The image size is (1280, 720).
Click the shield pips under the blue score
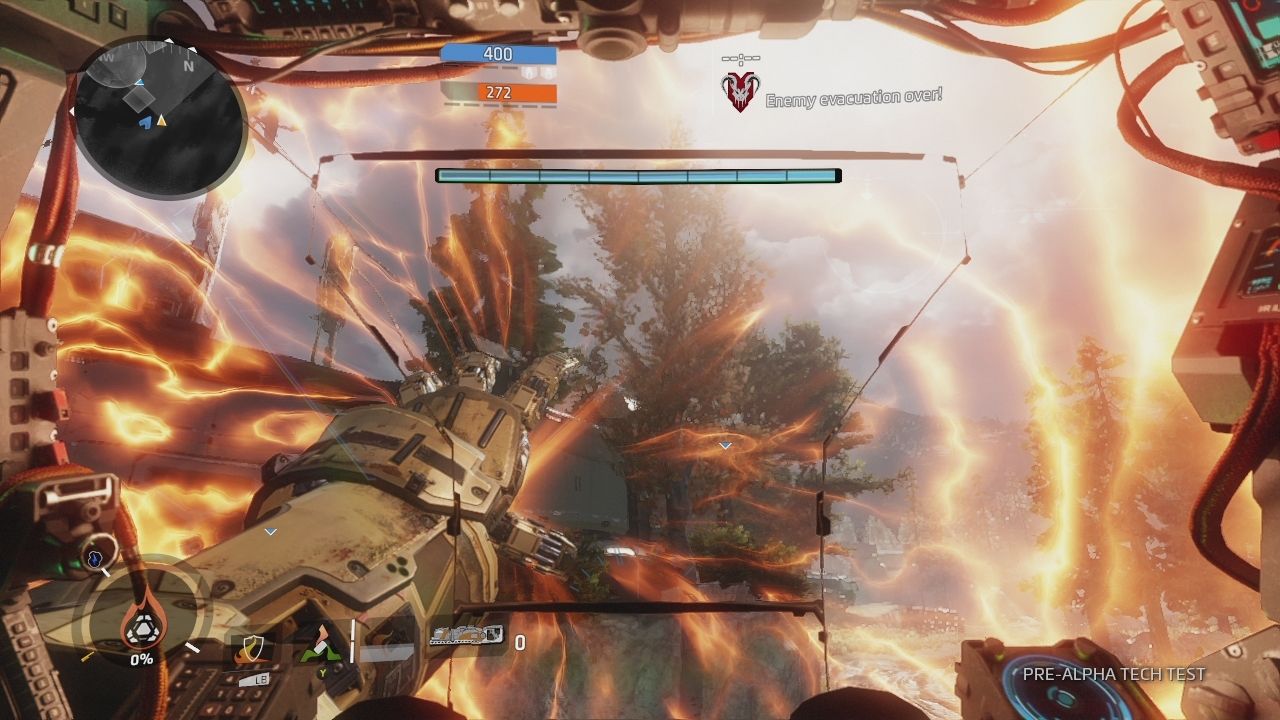(x=537, y=74)
